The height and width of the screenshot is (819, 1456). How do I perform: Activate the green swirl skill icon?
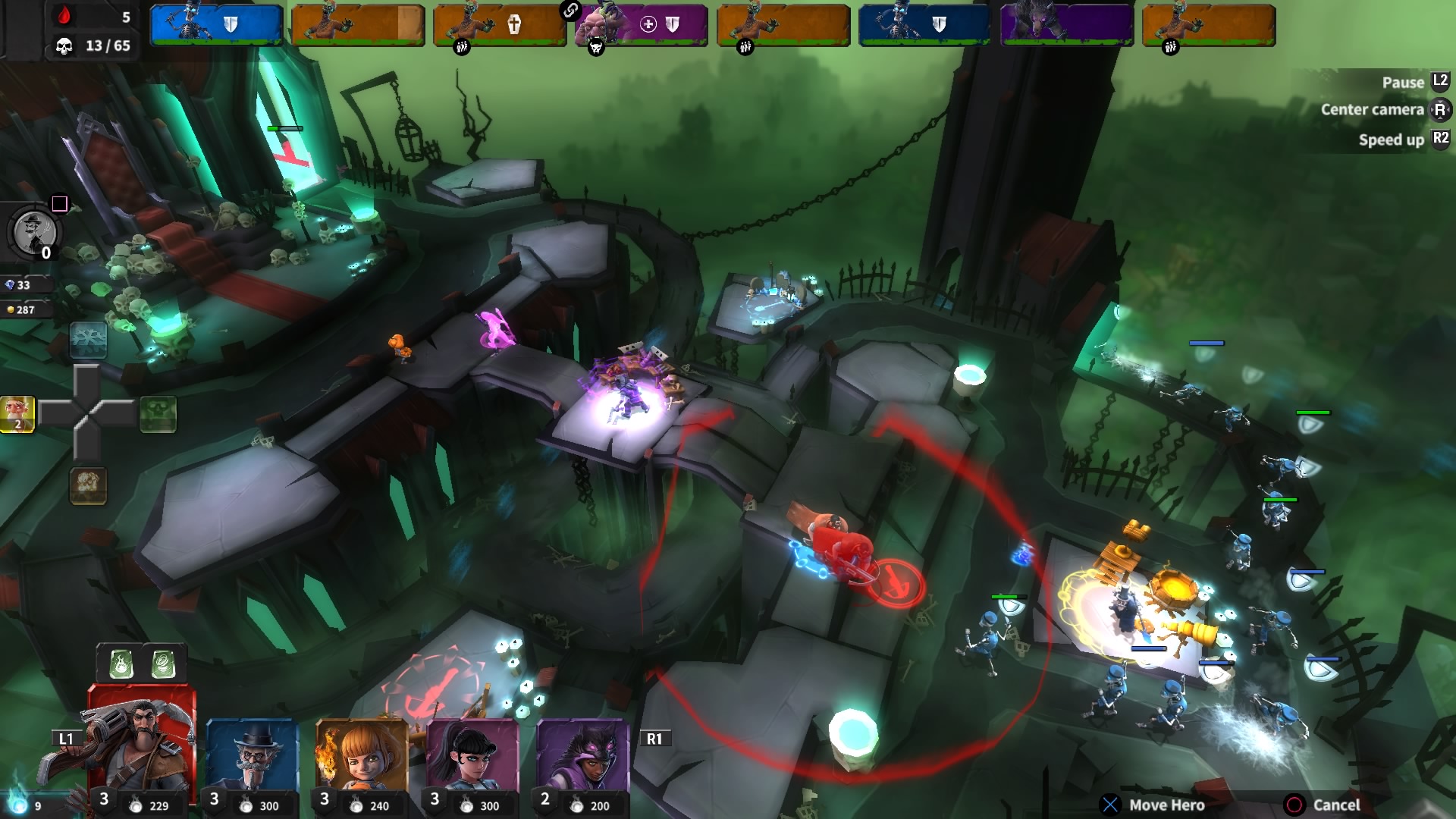(x=164, y=664)
